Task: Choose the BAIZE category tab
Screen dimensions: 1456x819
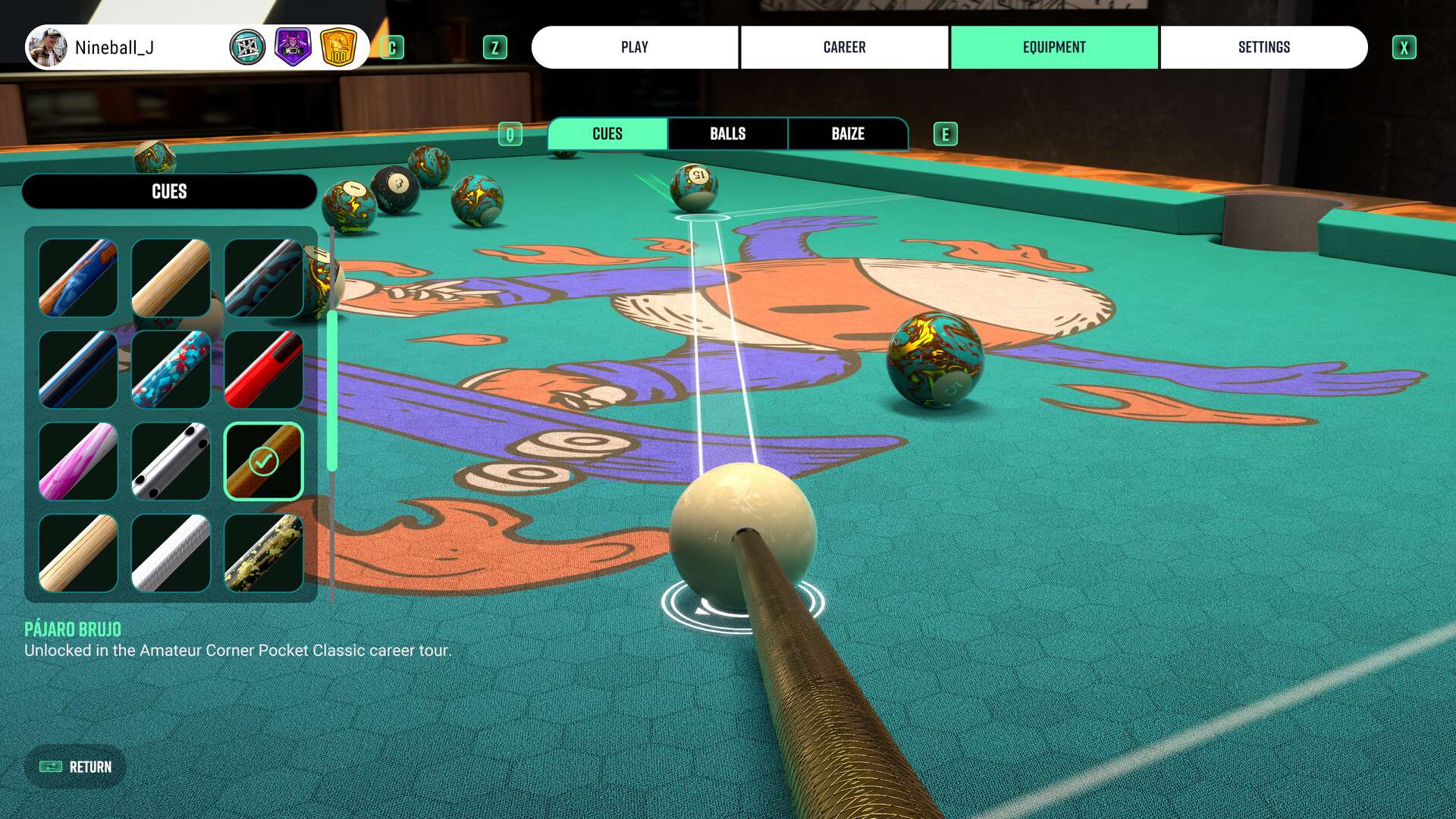Action: coord(848,133)
